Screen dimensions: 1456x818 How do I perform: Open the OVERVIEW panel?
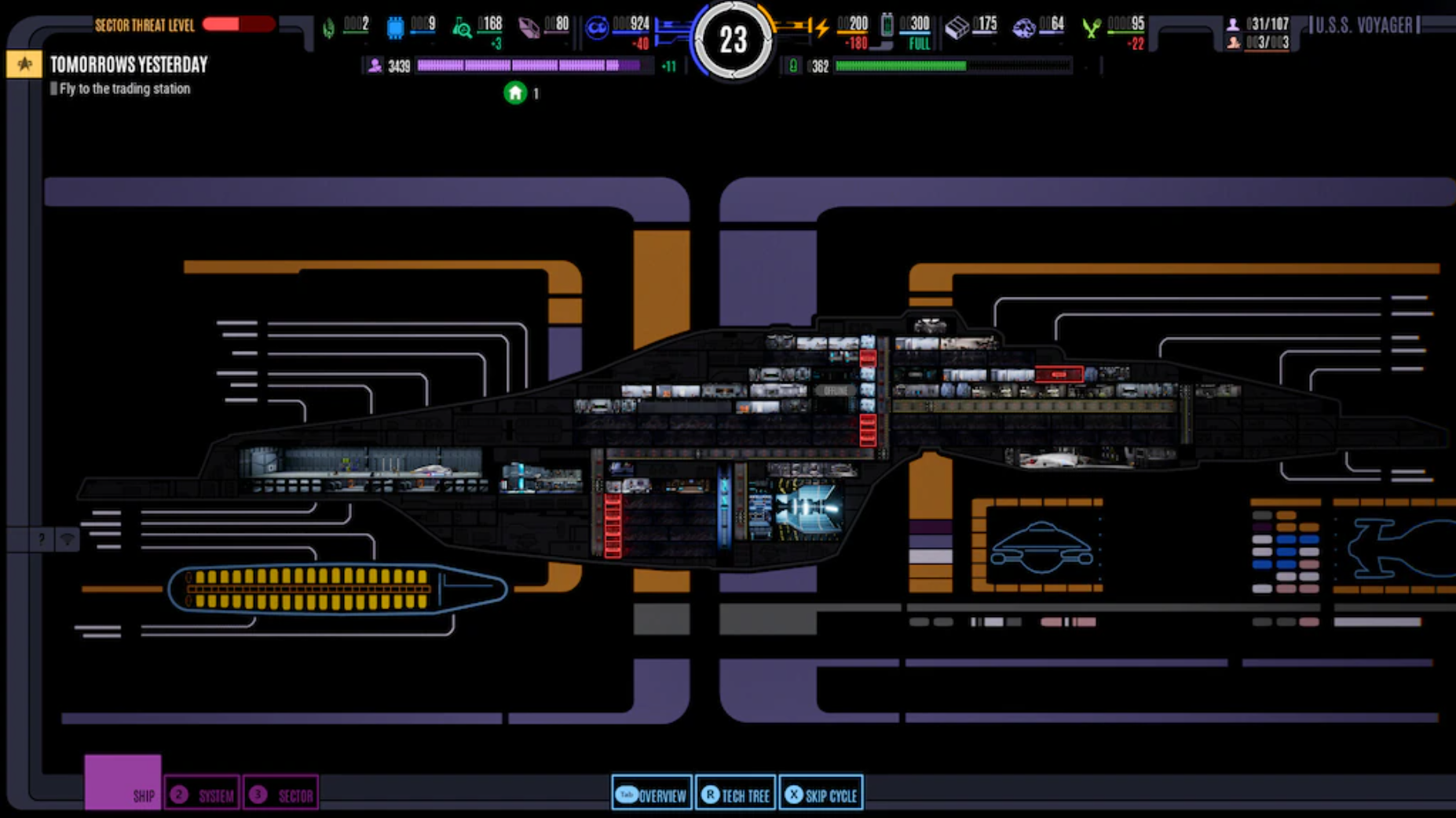click(651, 794)
